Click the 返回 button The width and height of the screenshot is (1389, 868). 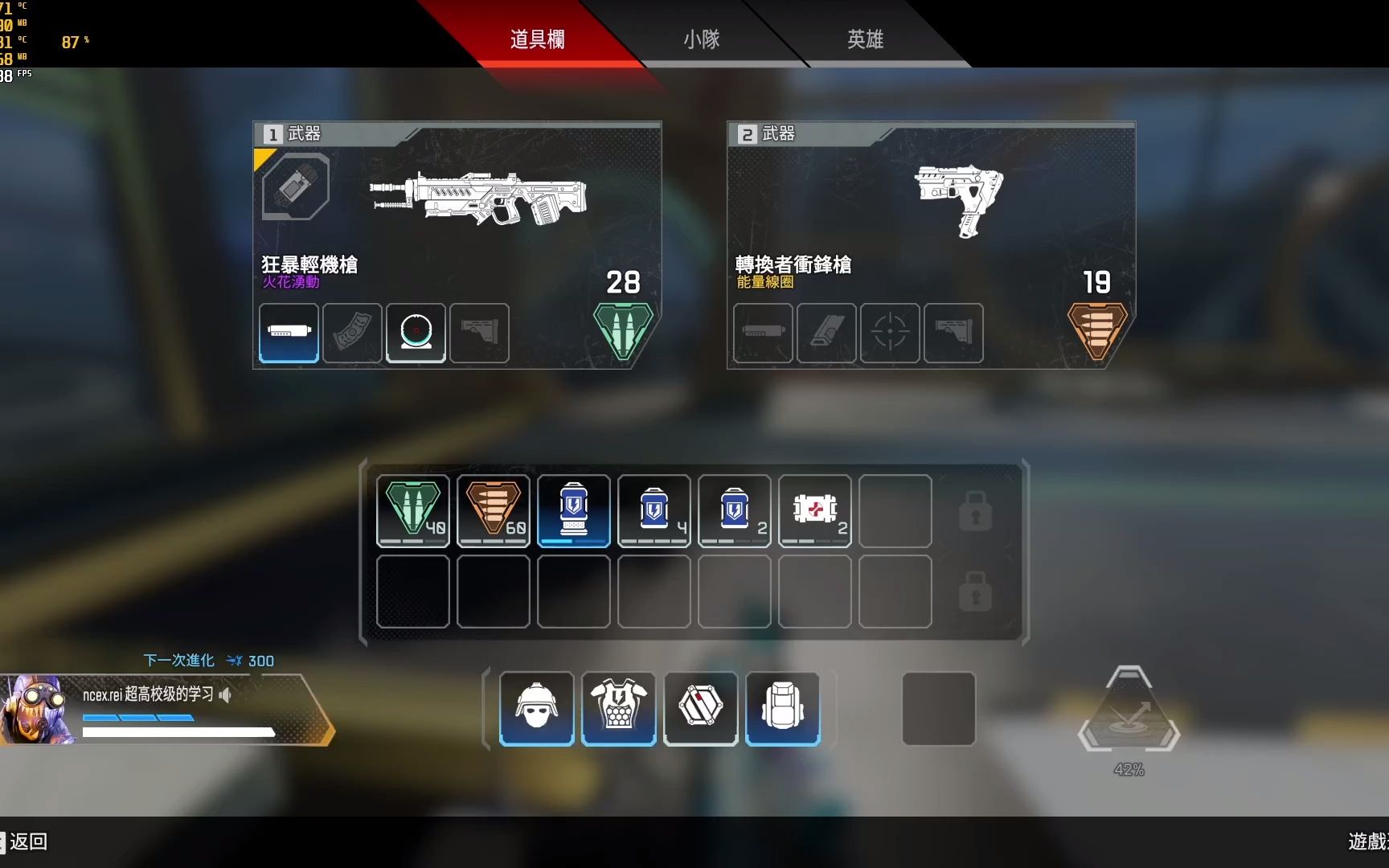pos(29,842)
